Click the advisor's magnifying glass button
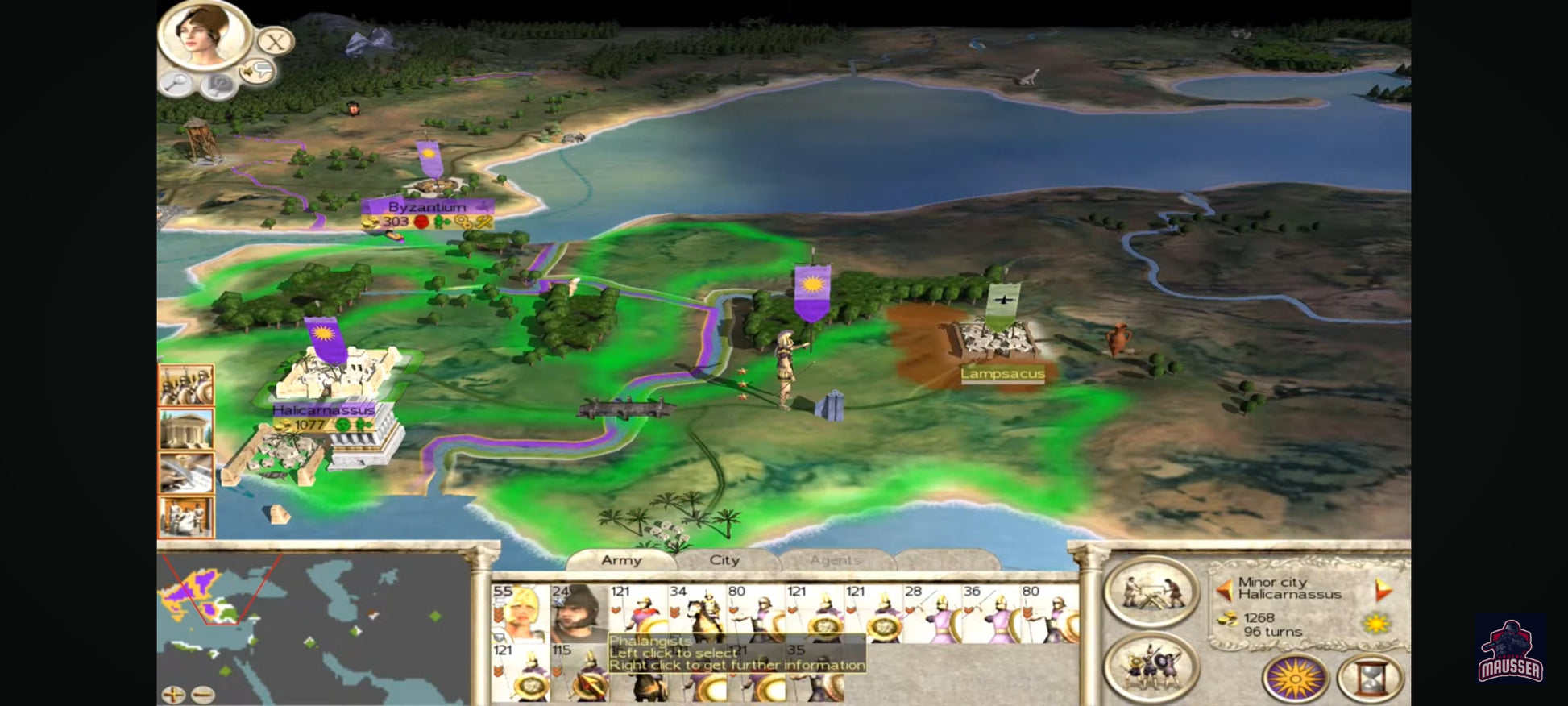This screenshot has width=1568, height=706. coord(177,81)
